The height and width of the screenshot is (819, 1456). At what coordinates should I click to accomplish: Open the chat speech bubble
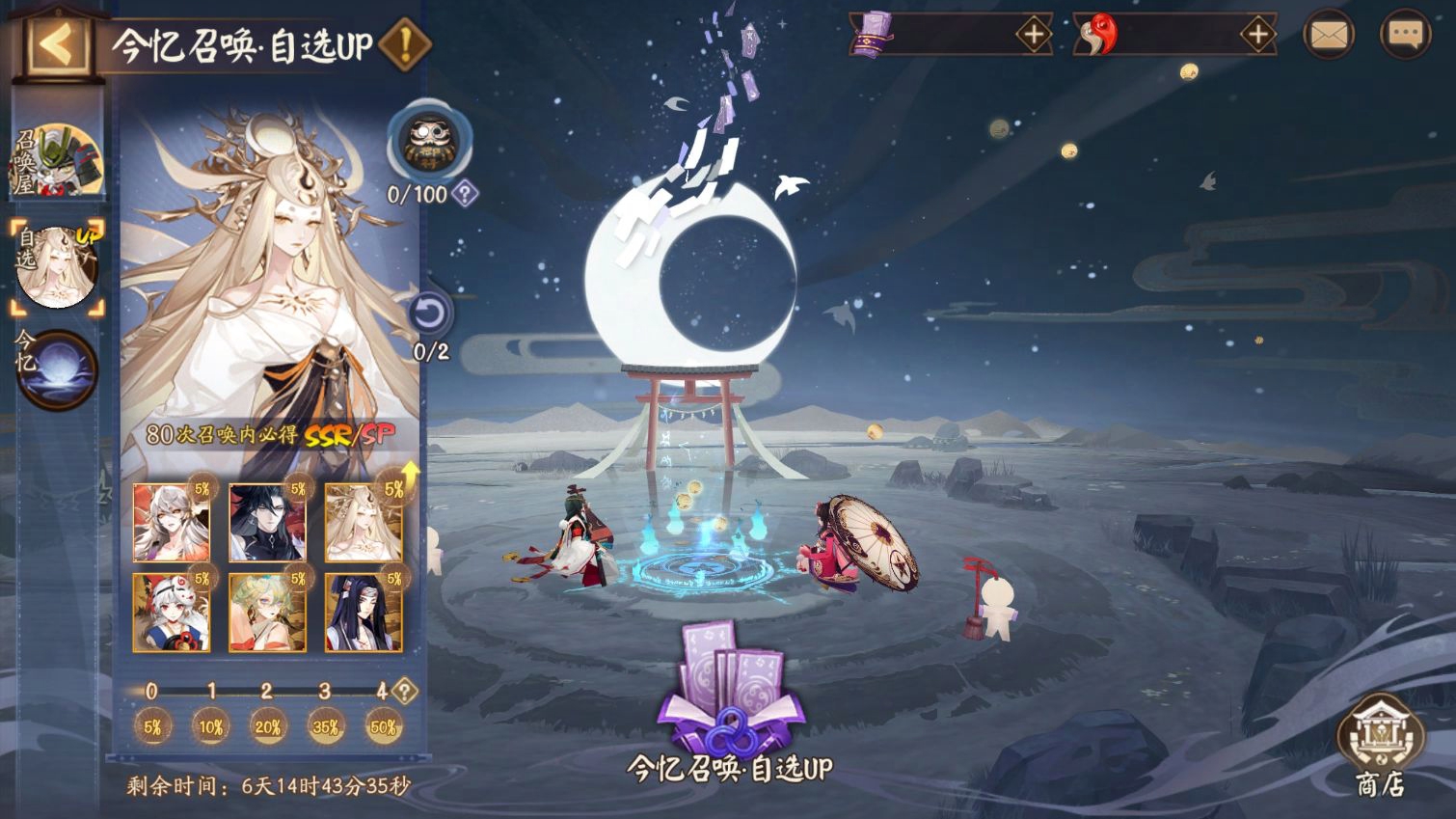pos(1405,36)
